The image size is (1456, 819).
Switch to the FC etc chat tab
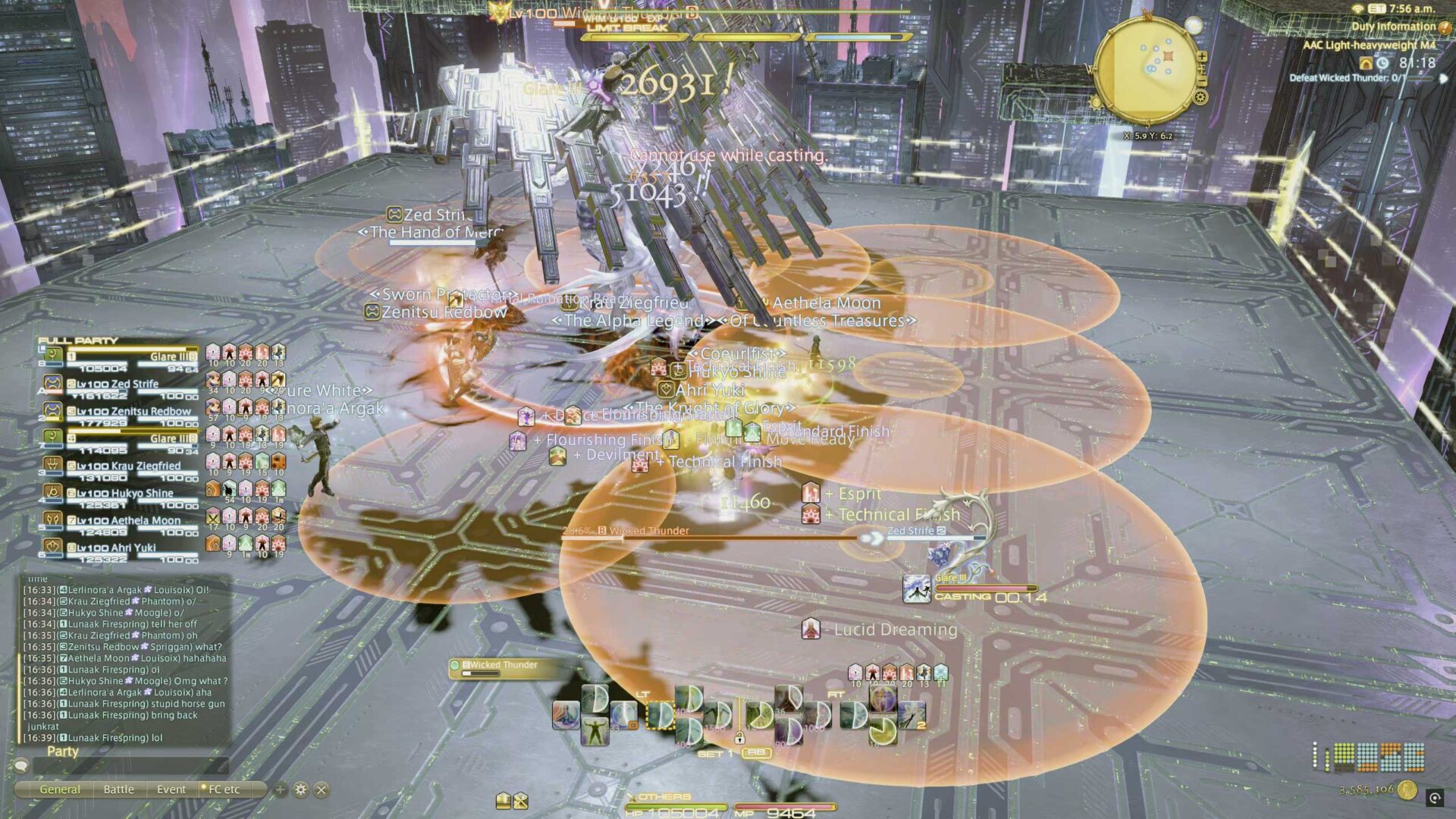pyautogui.click(x=224, y=789)
